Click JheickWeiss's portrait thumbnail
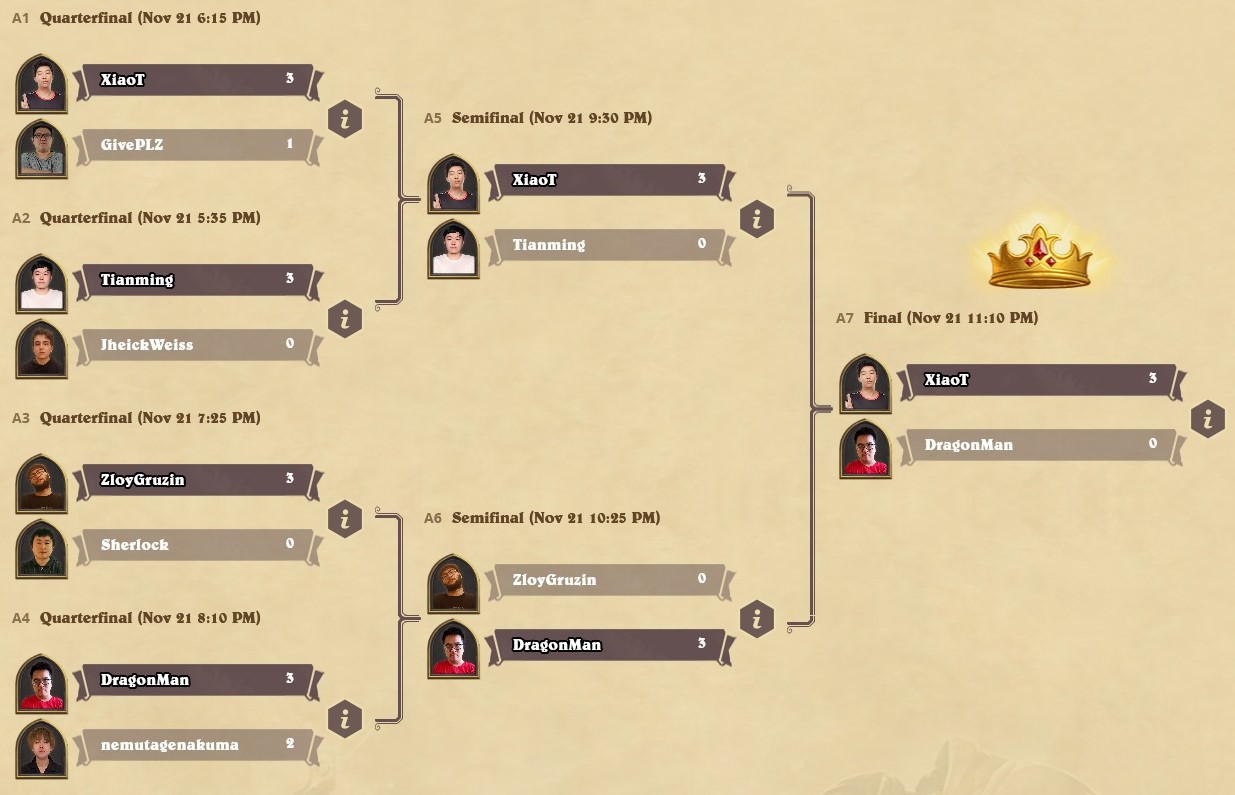Screen dimensions: 1235x795 pyautogui.click(x=42, y=349)
